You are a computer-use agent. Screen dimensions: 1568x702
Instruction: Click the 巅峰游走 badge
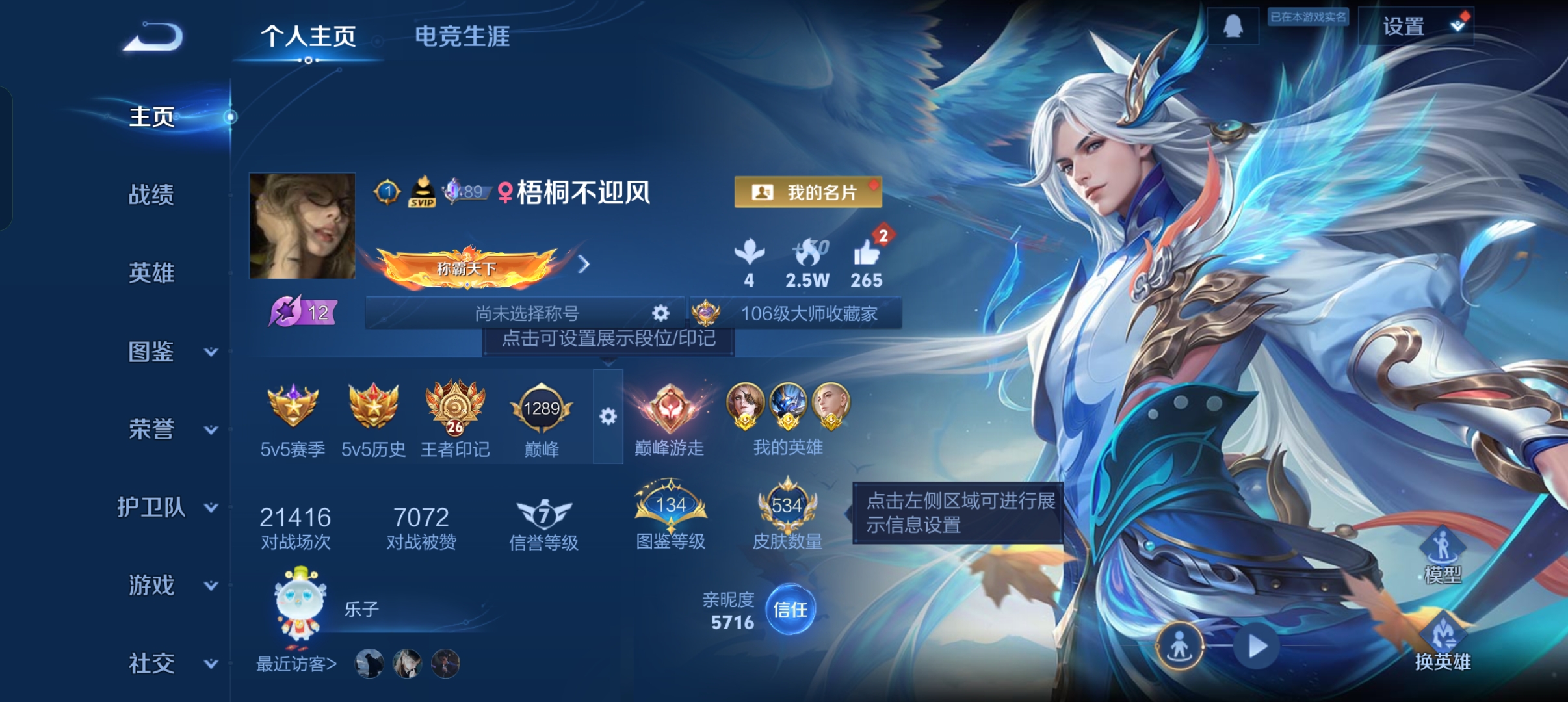[671, 409]
